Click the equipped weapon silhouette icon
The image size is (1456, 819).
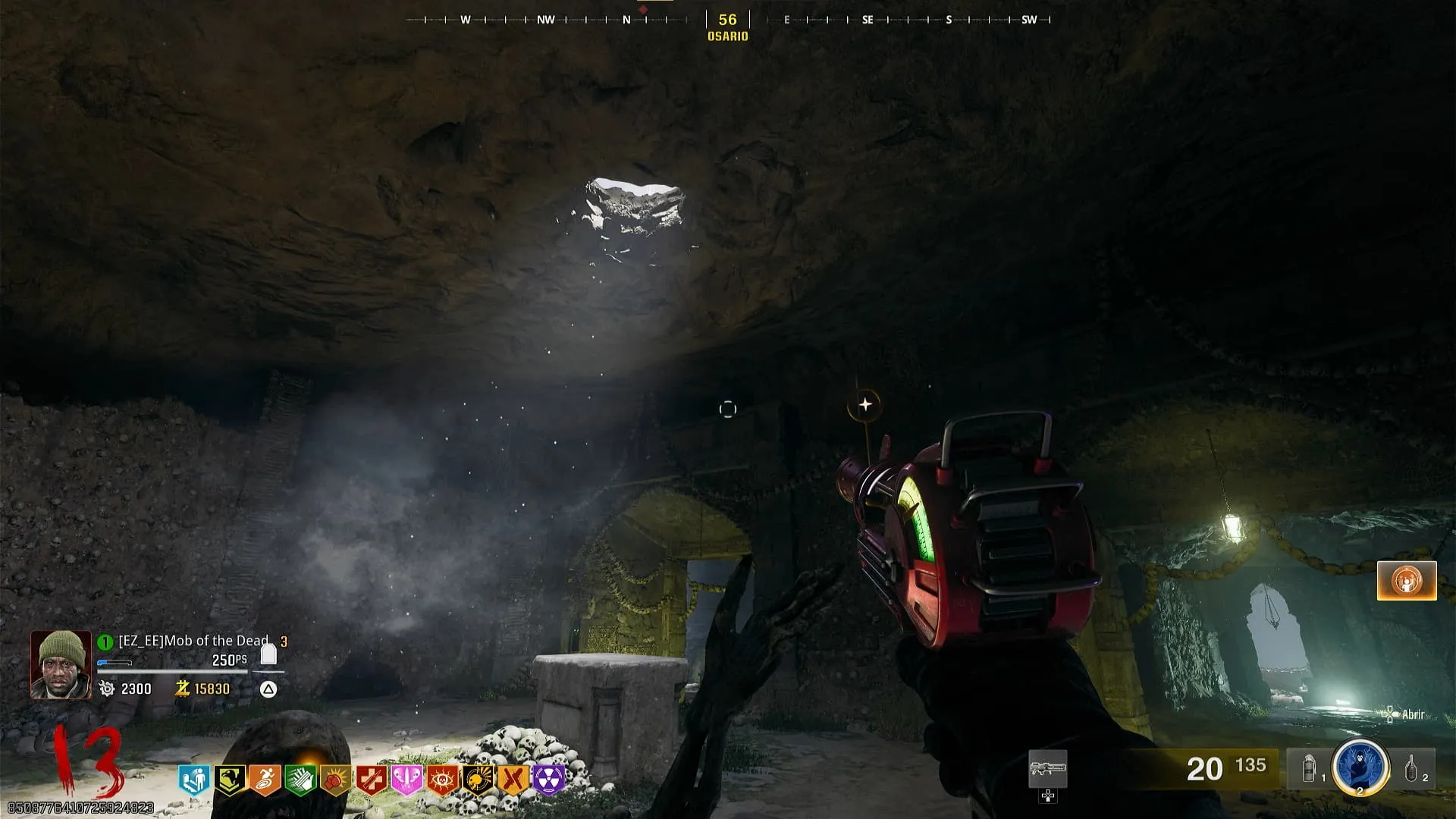pyautogui.click(x=1047, y=770)
